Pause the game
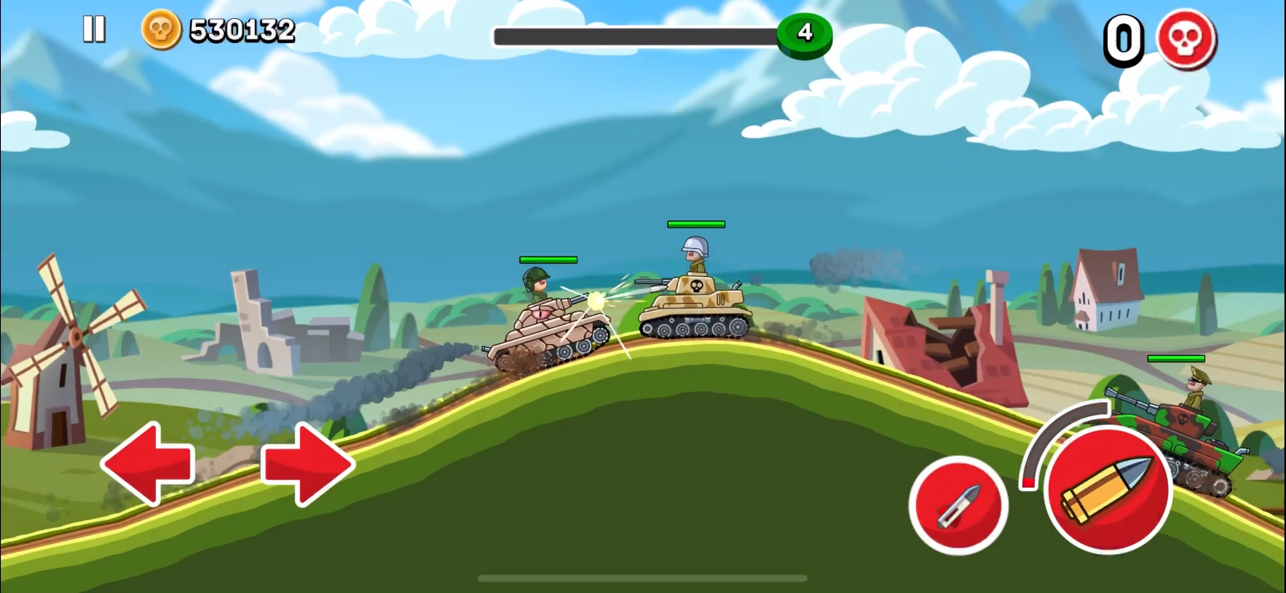1286x593 pixels. point(94,29)
